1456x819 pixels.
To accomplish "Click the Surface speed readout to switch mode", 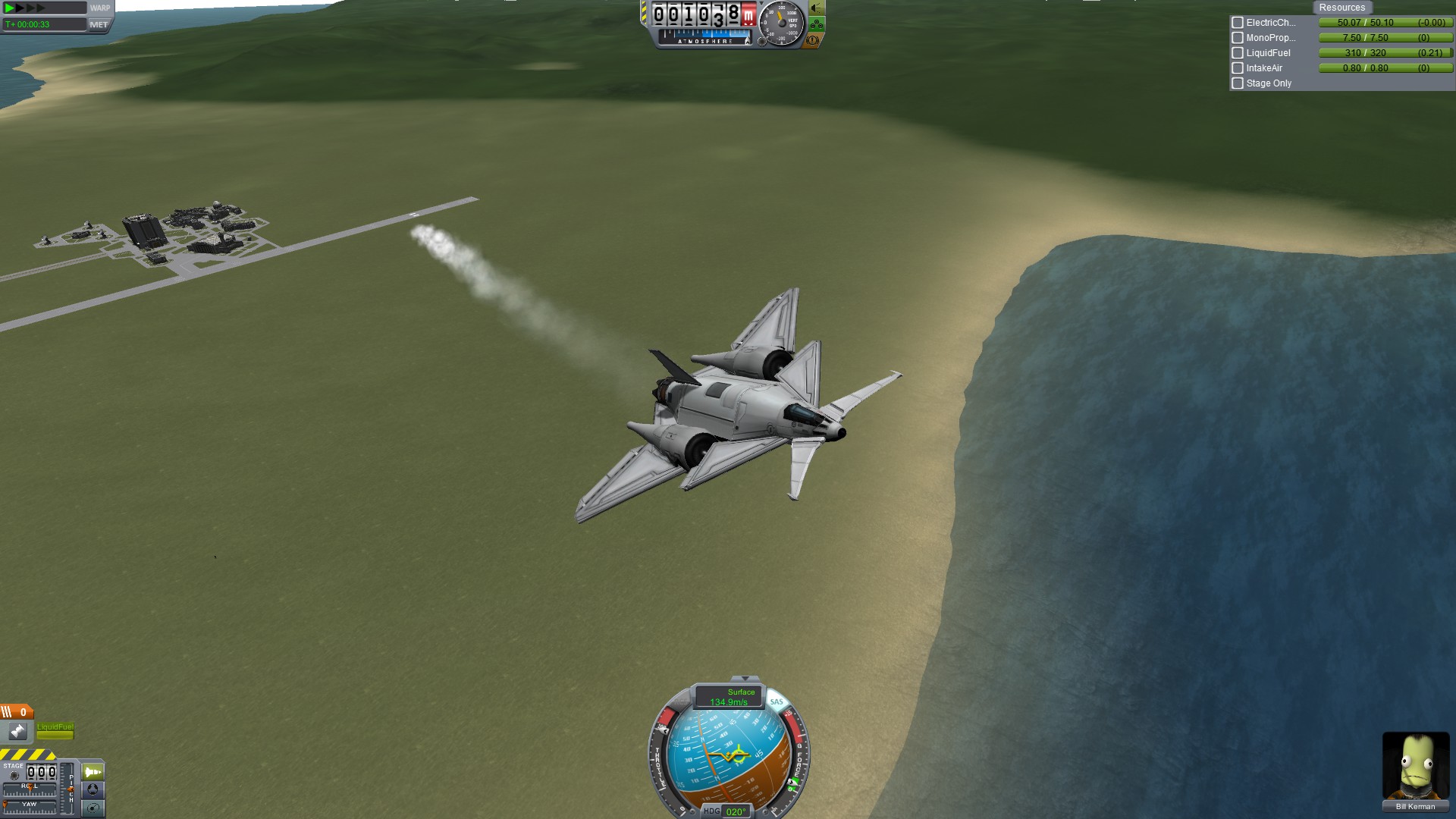I will [729, 697].
